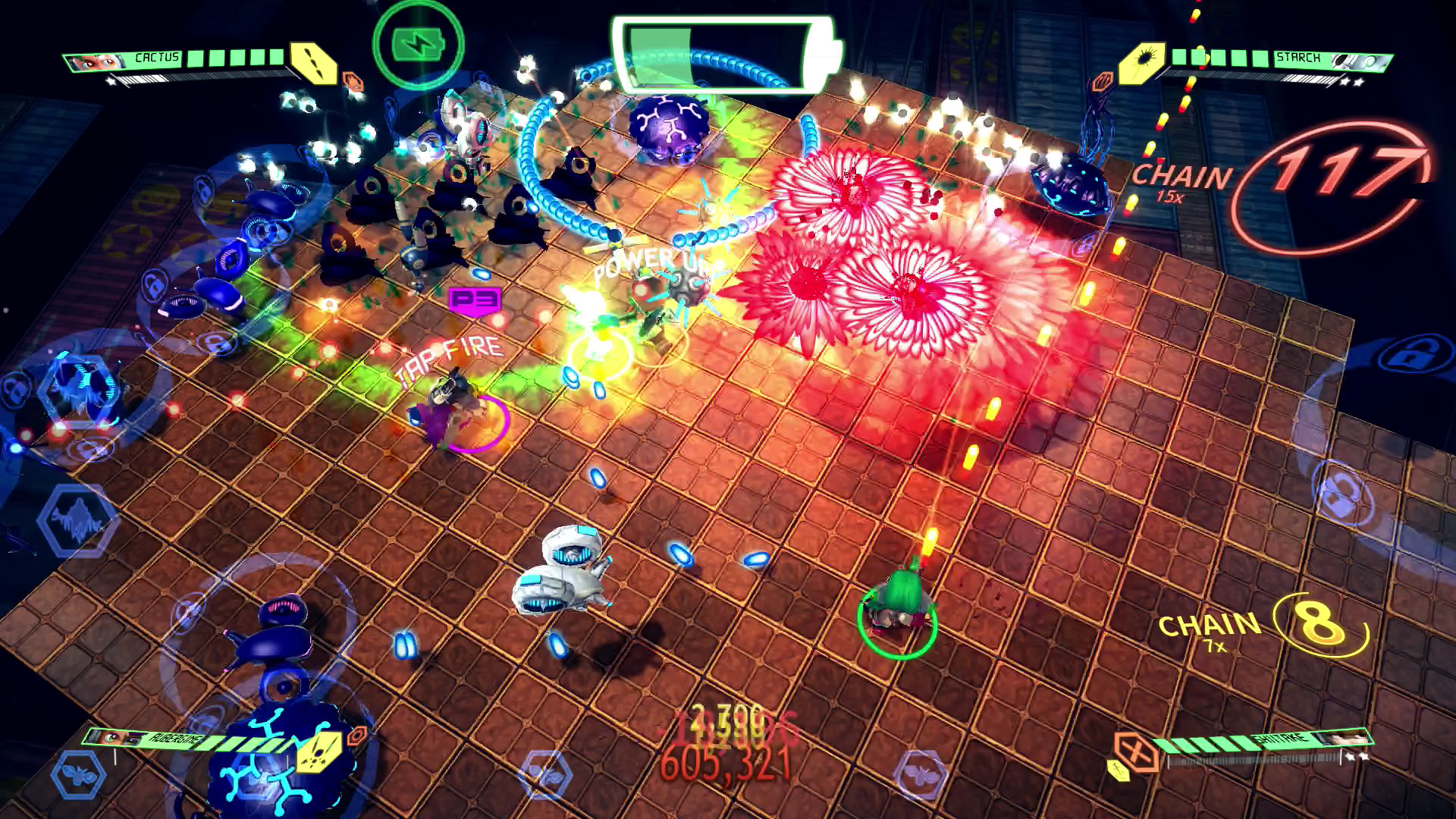Click Shiitake's orange crossed-out weapon icon
This screenshot has height=819, width=1456.
pos(1135,752)
